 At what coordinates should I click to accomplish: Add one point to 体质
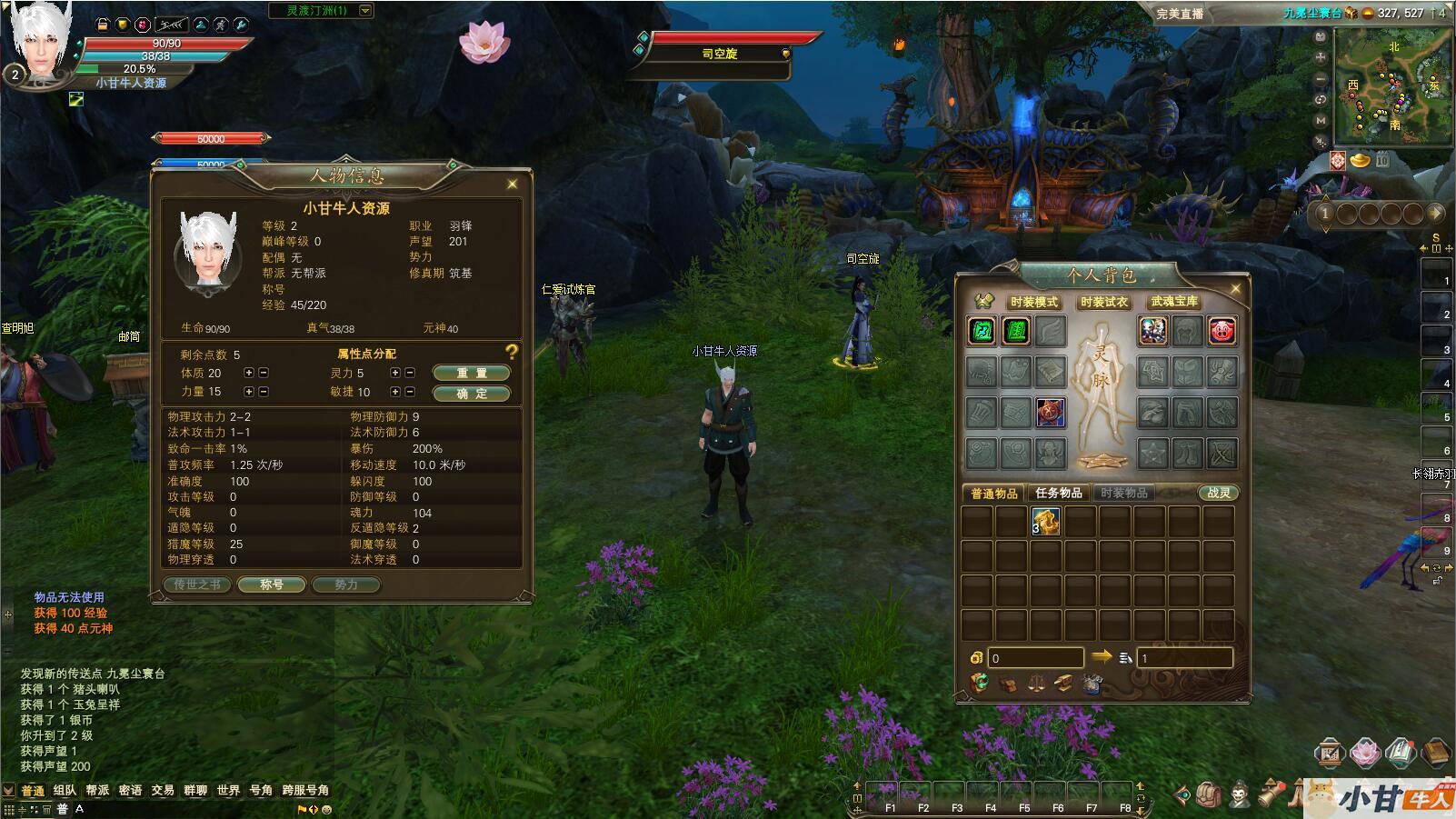pos(249,373)
